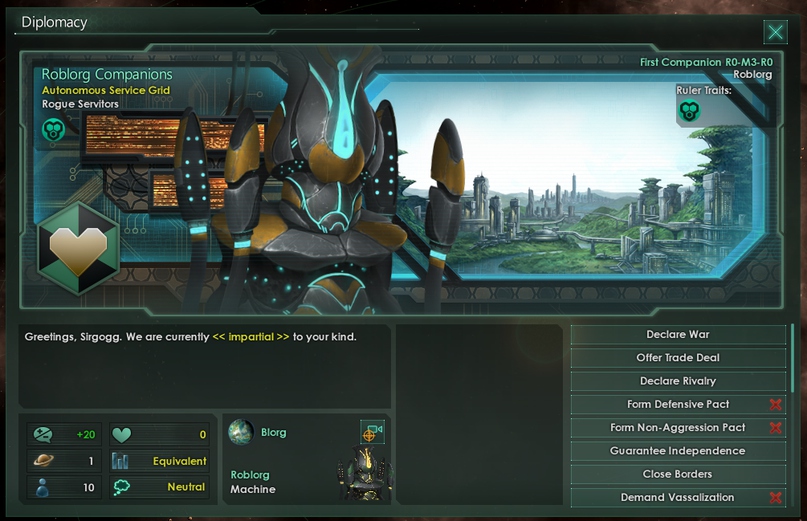Click the Rogue Servitors civic icon
807x521 pixels.
[x=53, y=129]
